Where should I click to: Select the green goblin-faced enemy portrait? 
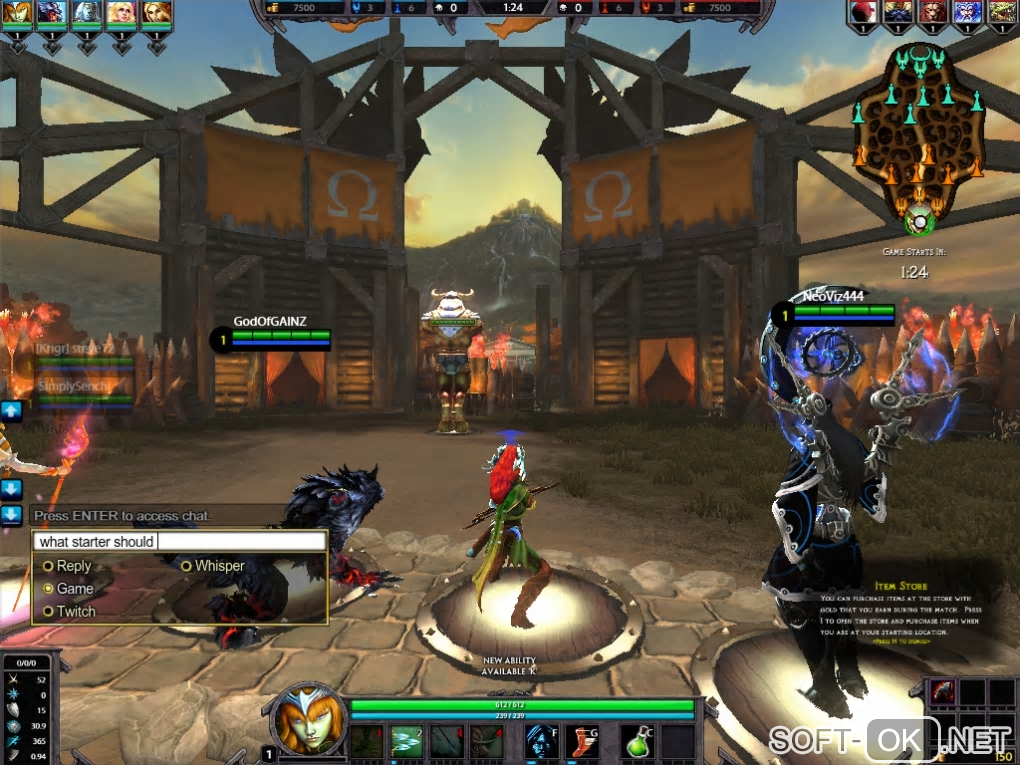click(1000, 13)
